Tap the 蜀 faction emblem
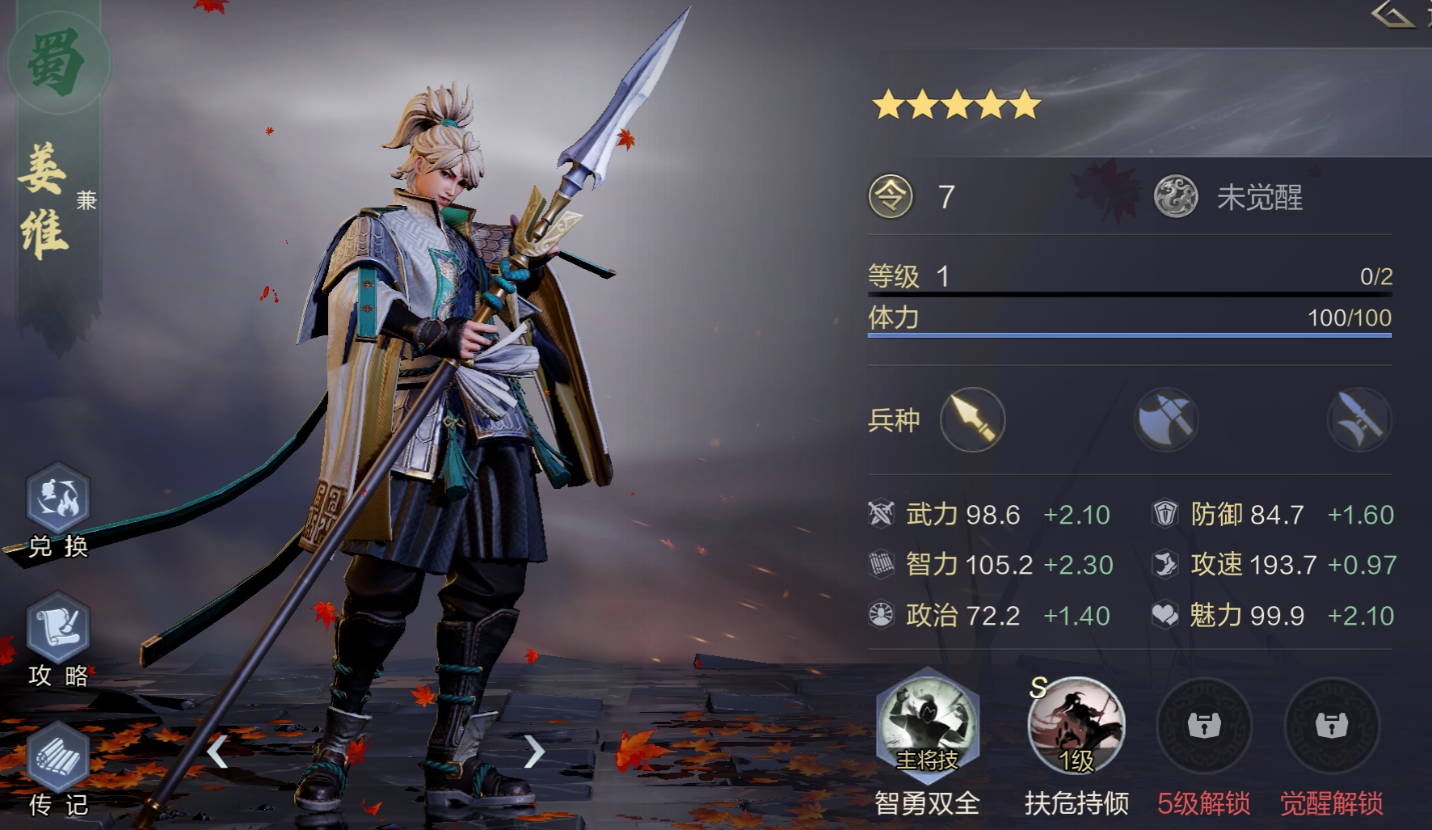The image size is (1432, 830). [58, 60]
